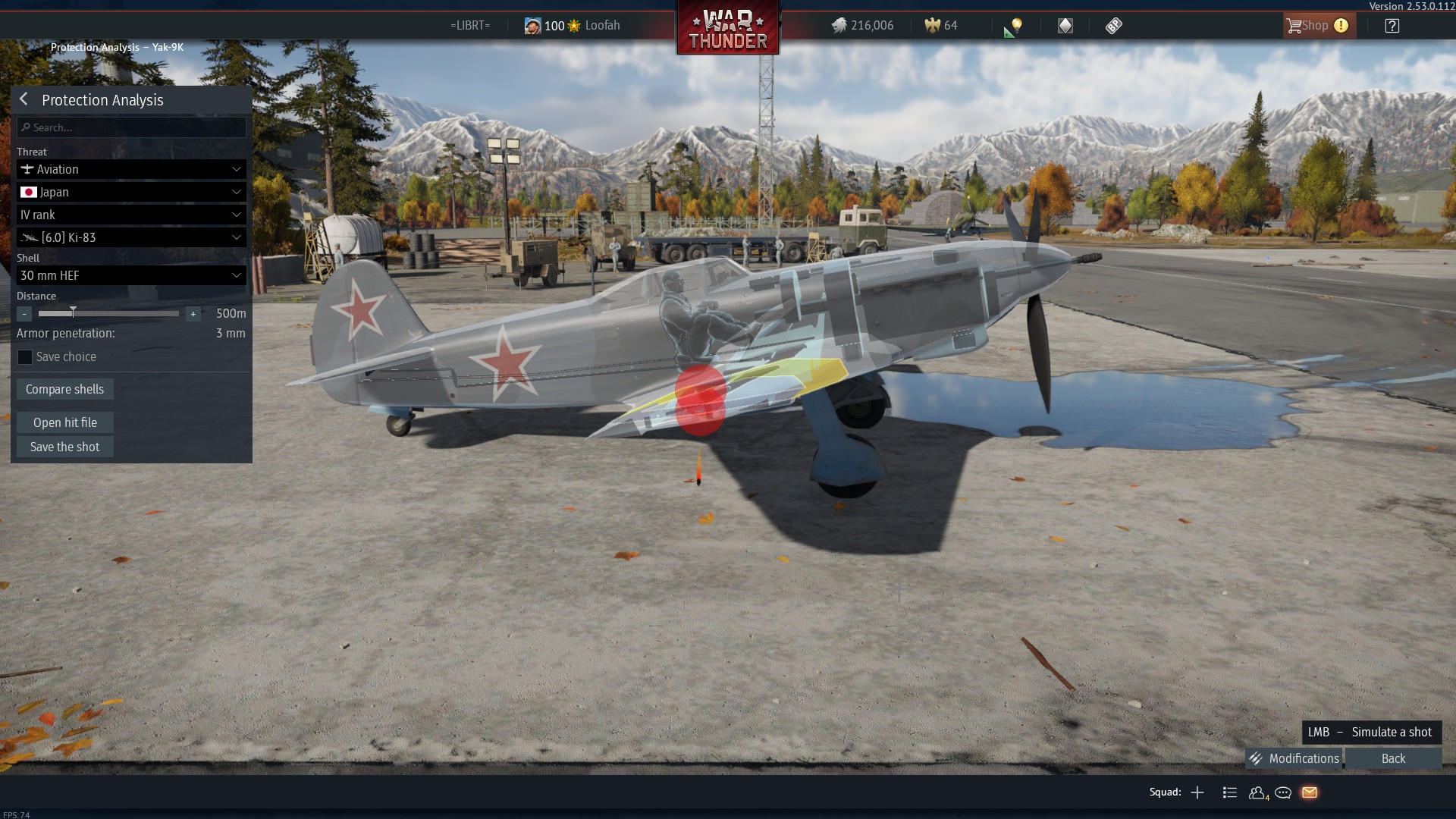Open the Japan nation dropdown

[x=131, y=192]
